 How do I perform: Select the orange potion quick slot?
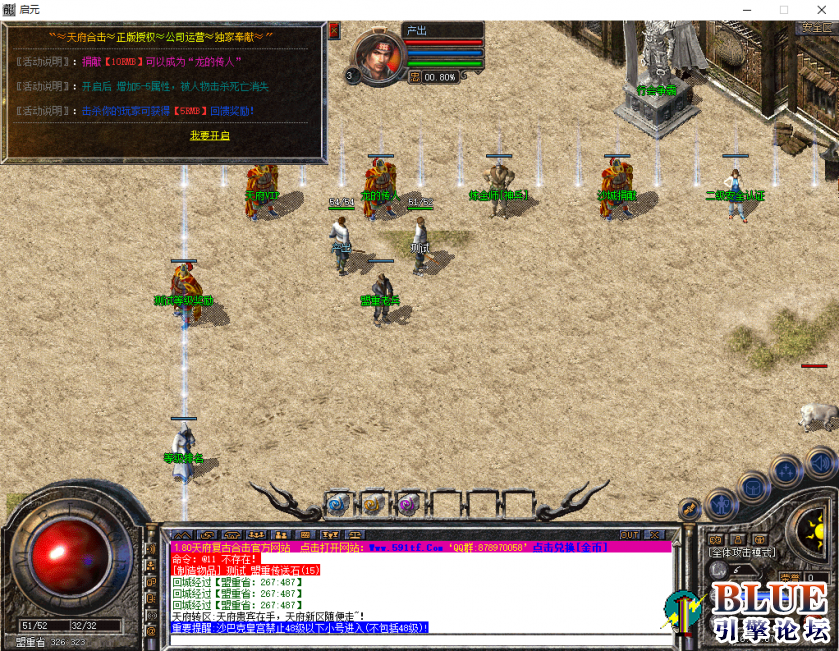373,504
